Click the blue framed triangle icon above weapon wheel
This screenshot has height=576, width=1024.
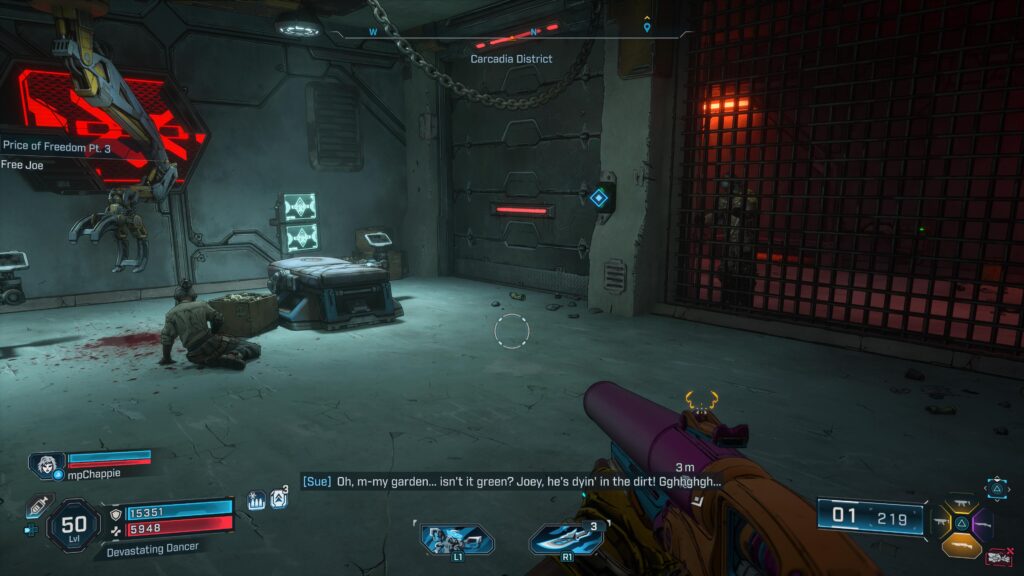click(998, 488)
